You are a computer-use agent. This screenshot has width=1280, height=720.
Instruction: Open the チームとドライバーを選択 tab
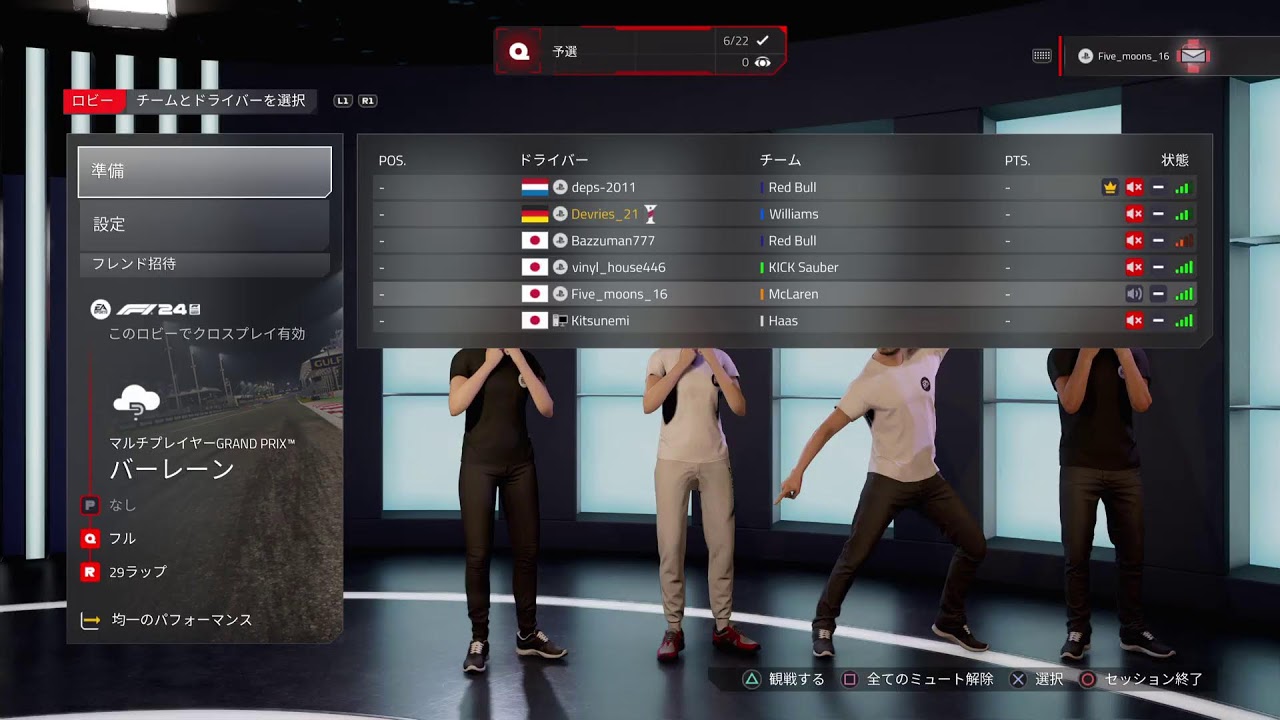(220, 101)
